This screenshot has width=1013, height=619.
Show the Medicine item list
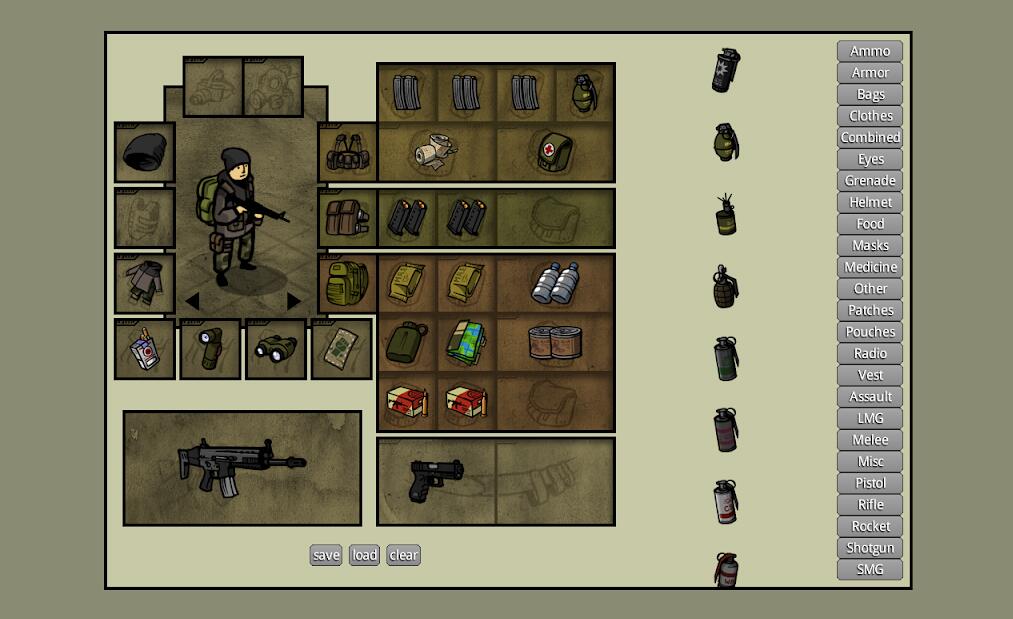click(870, 267)
